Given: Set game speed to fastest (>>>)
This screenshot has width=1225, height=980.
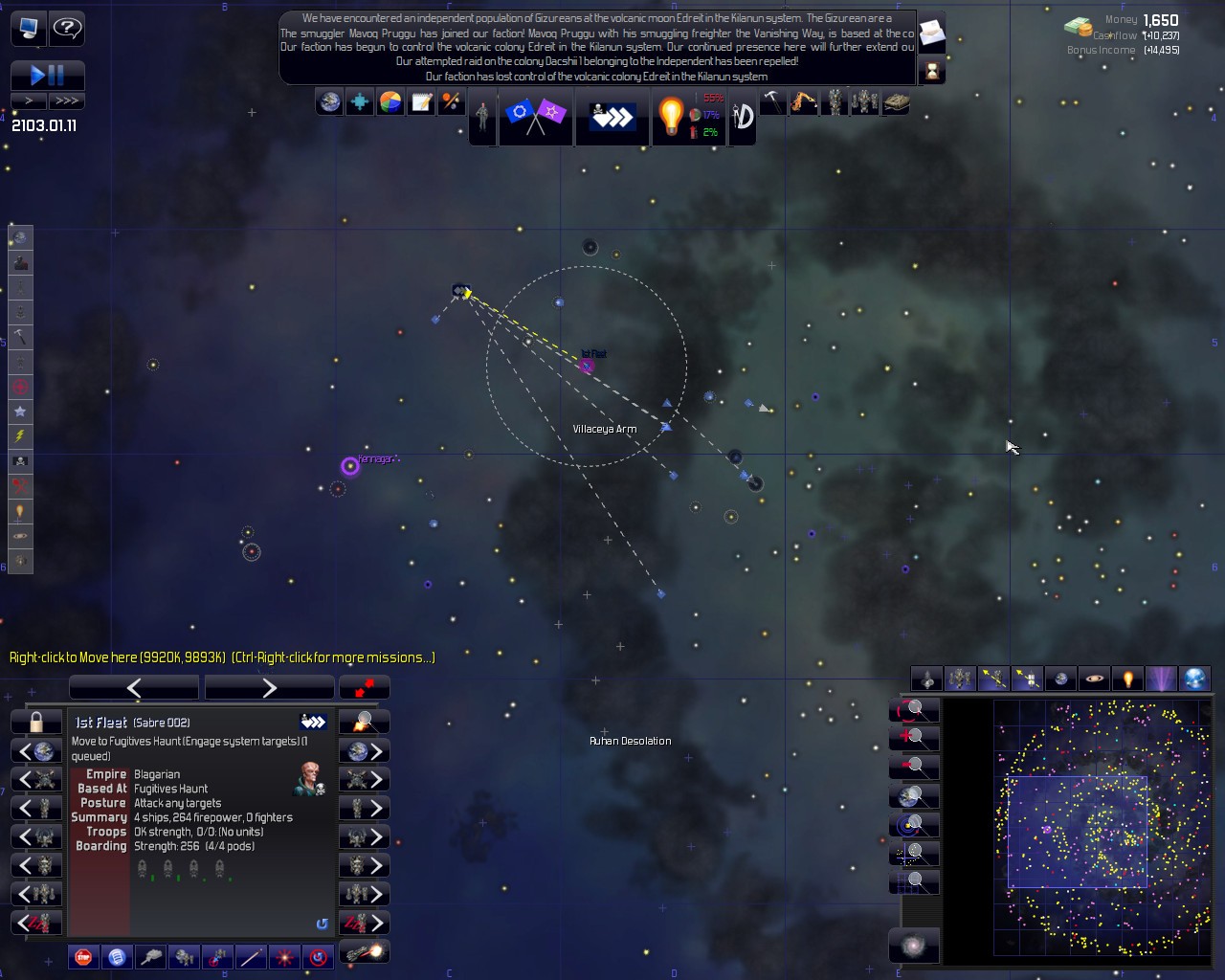Looking at the screenshot, I should point(66,100).
